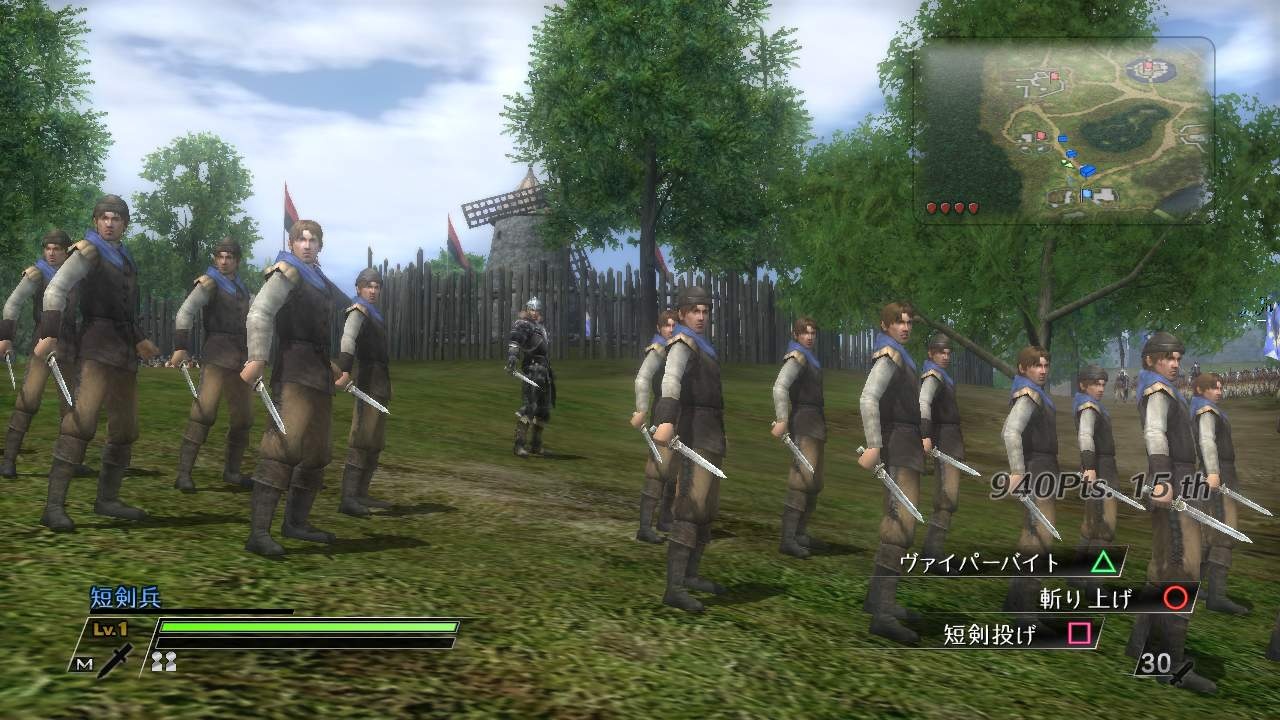
Task: Click the M mercenary badge icon
Action: [83, 664]
